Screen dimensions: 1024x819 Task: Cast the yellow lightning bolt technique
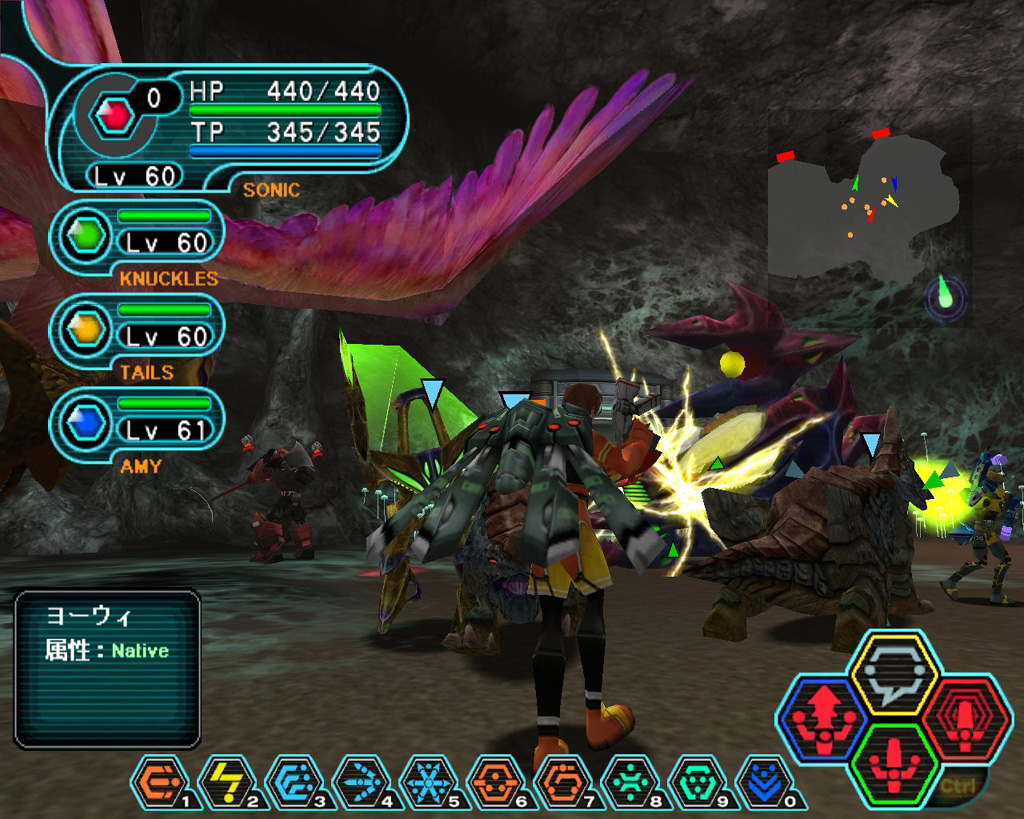coord(227,781)
